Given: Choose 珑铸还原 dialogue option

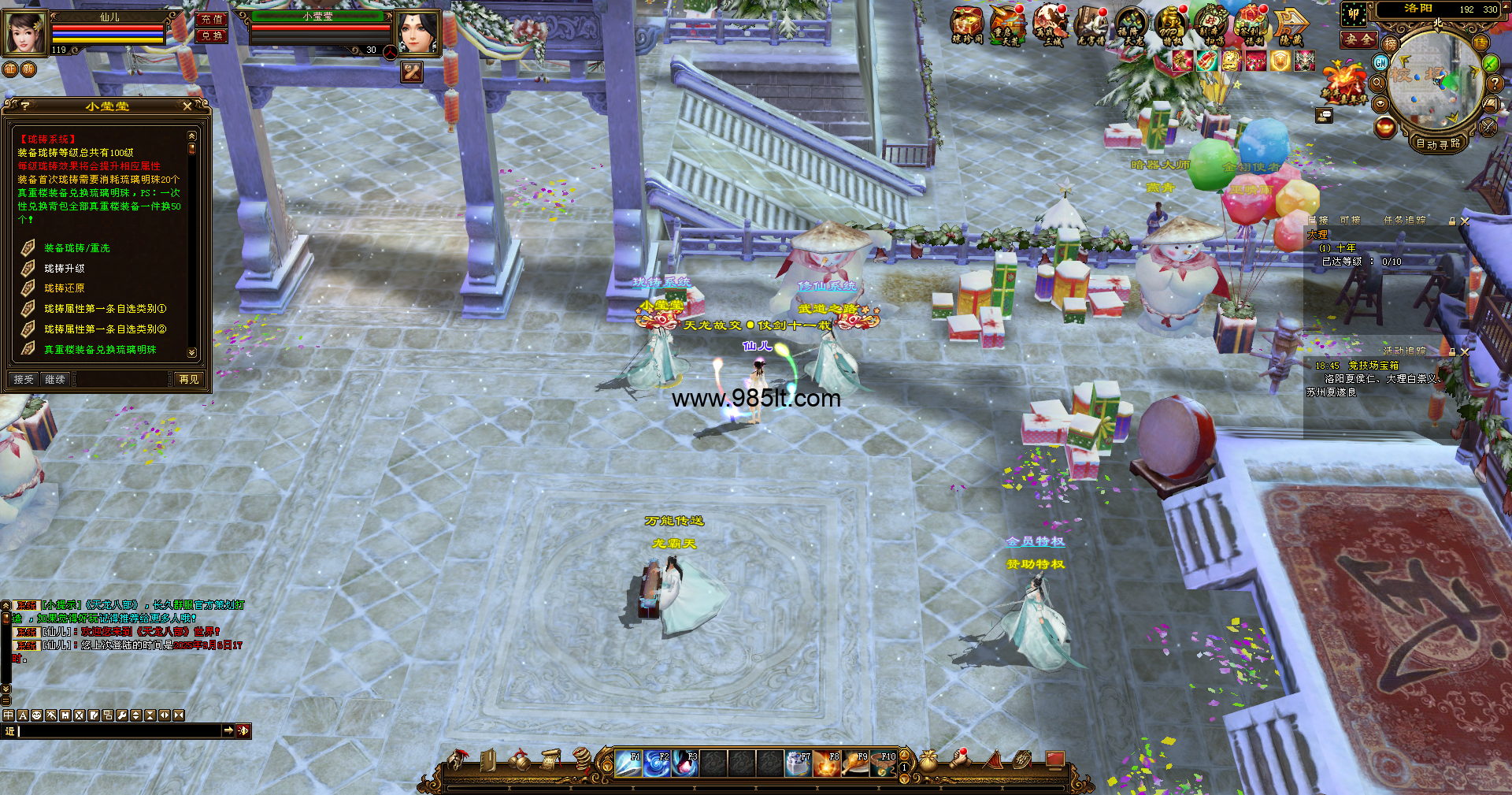Looking at the screenshot, I should click(65, 288).
